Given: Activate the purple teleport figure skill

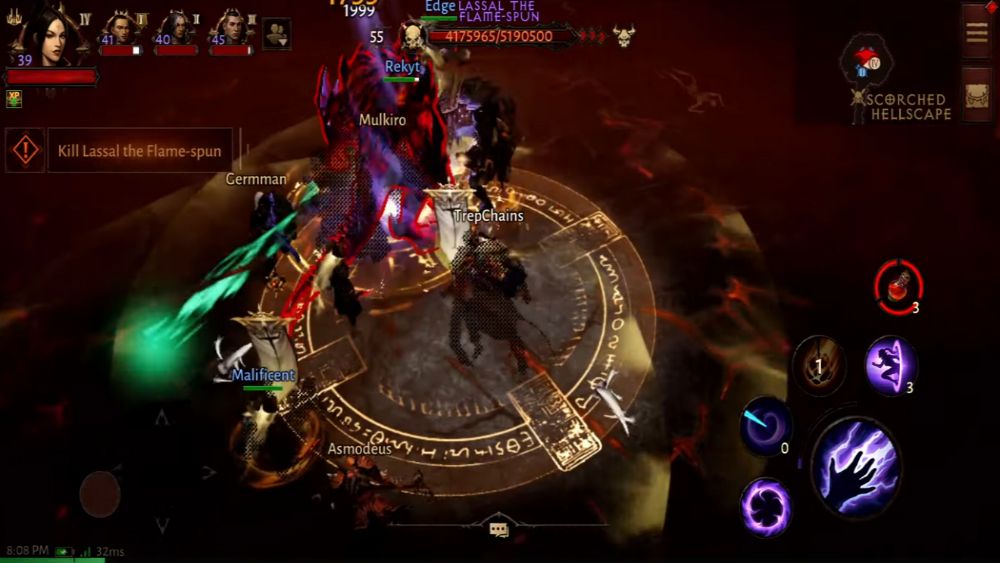Looking at the screenshot, I should [890, 365].
